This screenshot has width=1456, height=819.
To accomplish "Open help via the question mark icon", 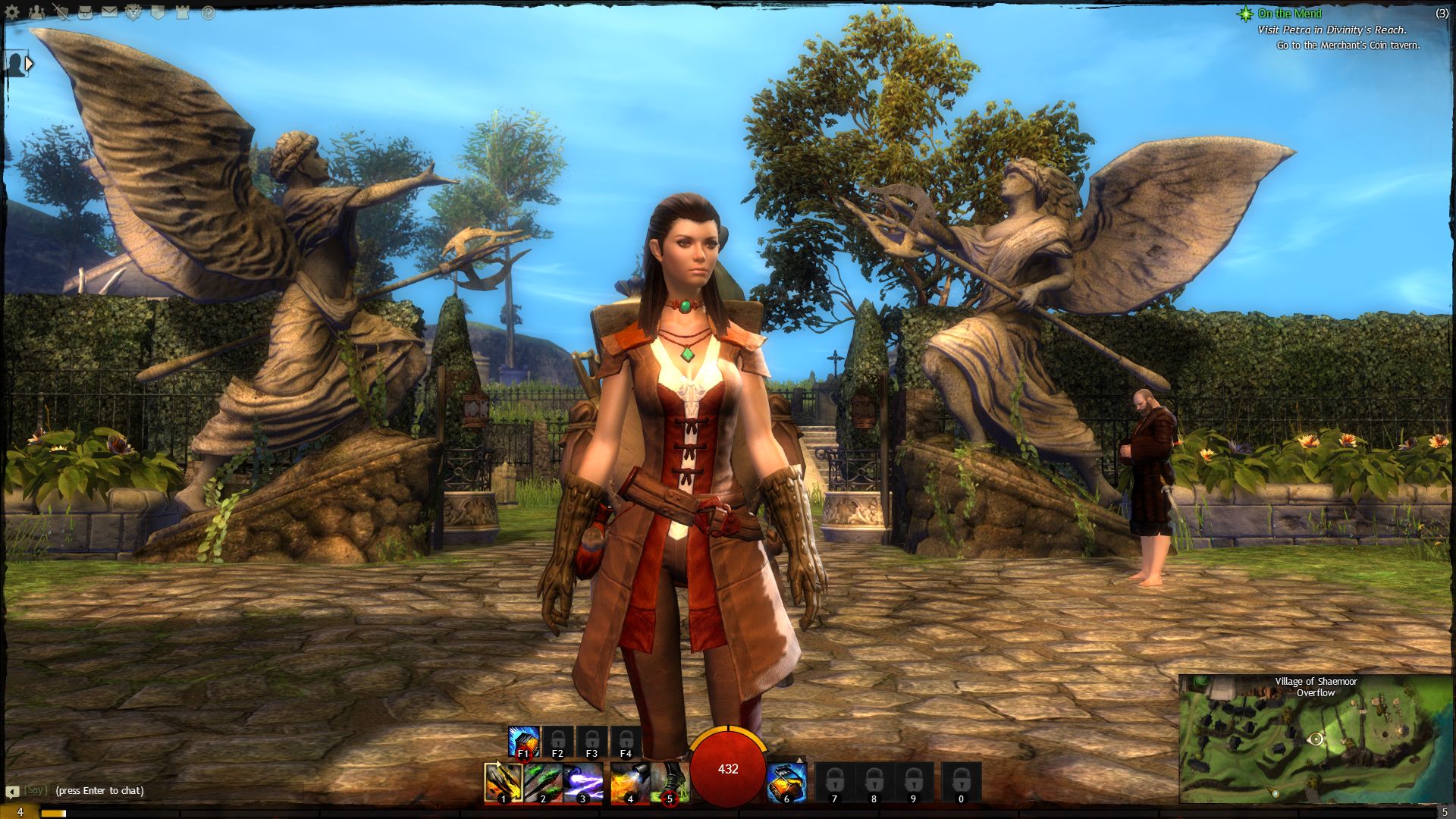I will [x=208, y=13].
